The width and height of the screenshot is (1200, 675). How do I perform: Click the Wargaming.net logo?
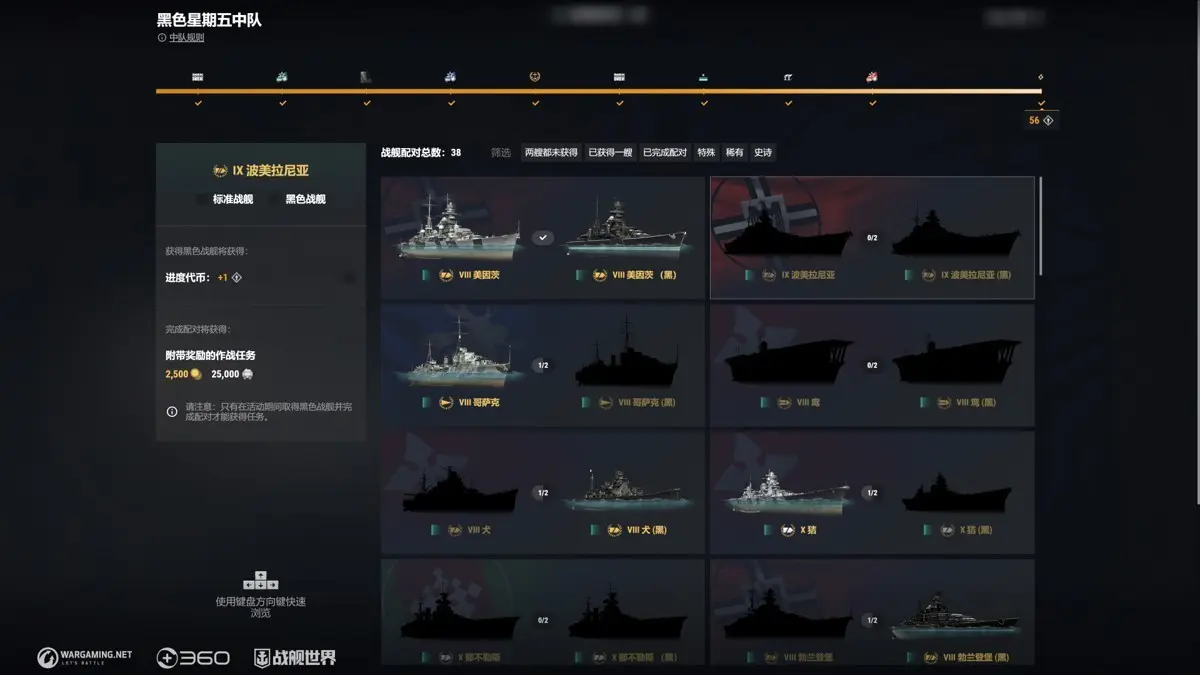coord(85,657)
